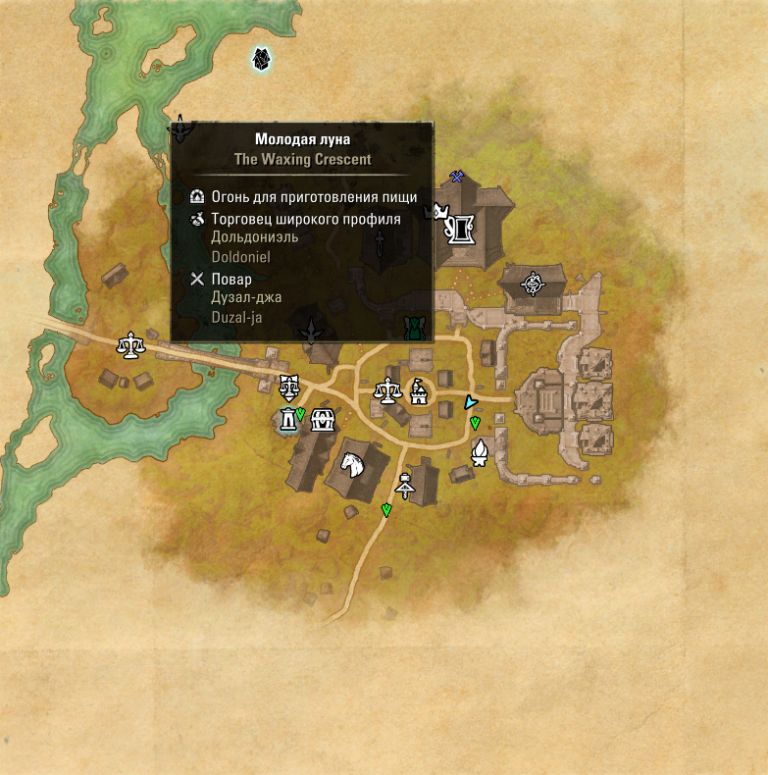Select the blue crossed hammers marker

[x=457, y=177]
